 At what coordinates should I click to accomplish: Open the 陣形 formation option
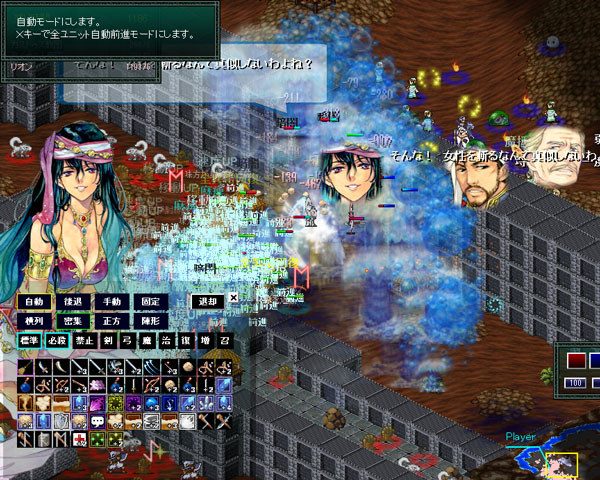(149, 321)
